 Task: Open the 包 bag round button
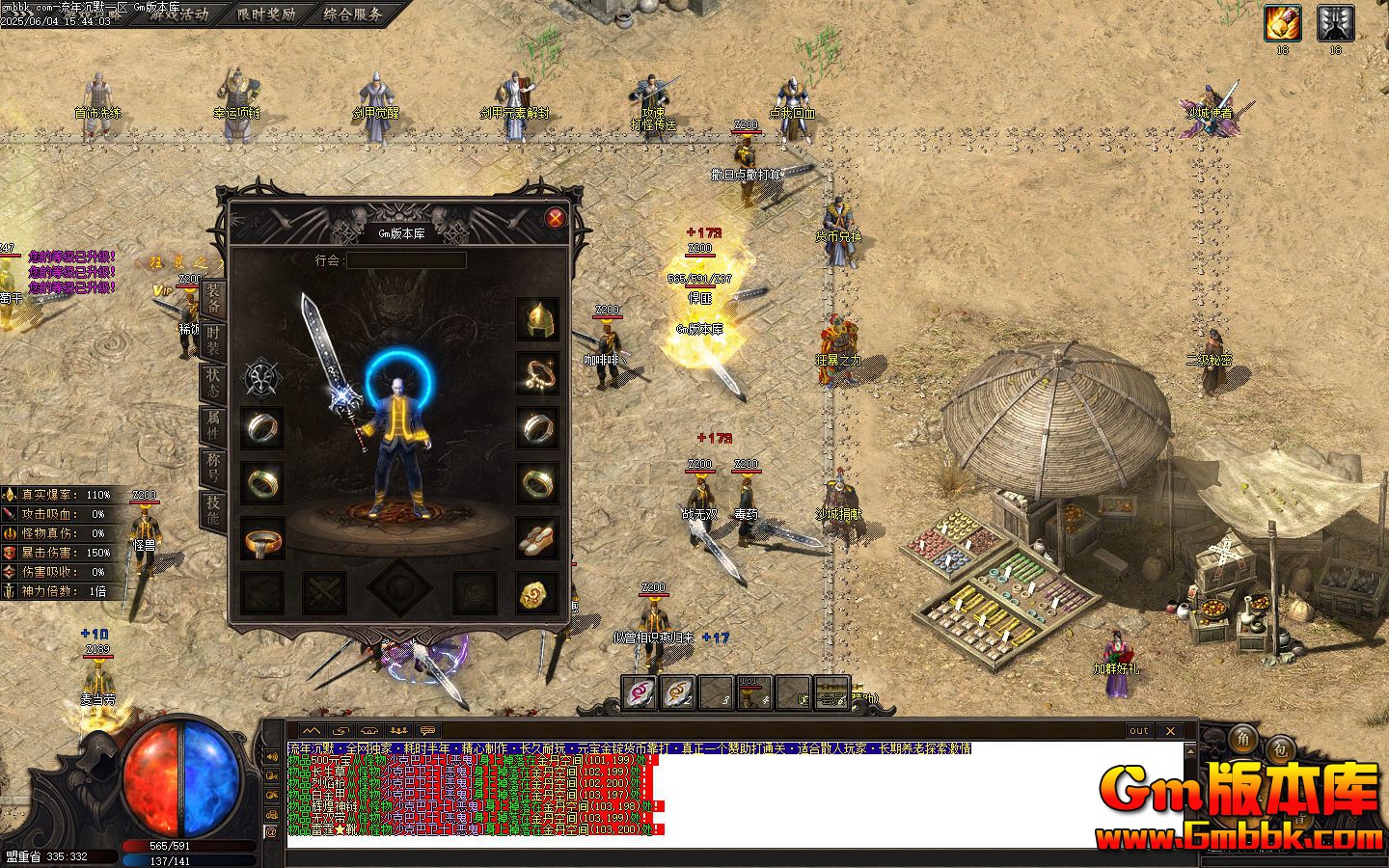1280,748
